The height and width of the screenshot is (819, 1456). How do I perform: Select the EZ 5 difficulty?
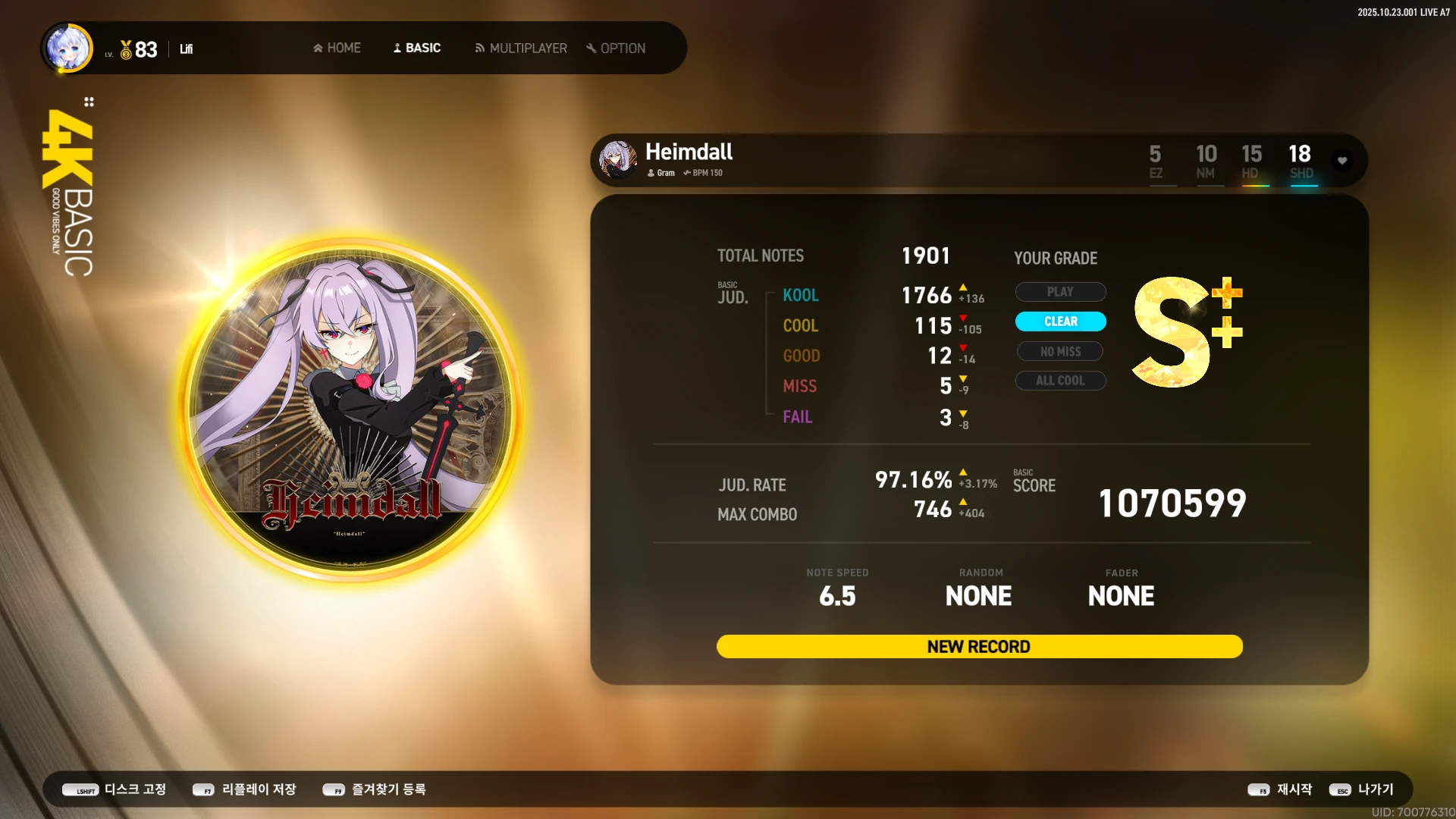(x=1155, y=162)
